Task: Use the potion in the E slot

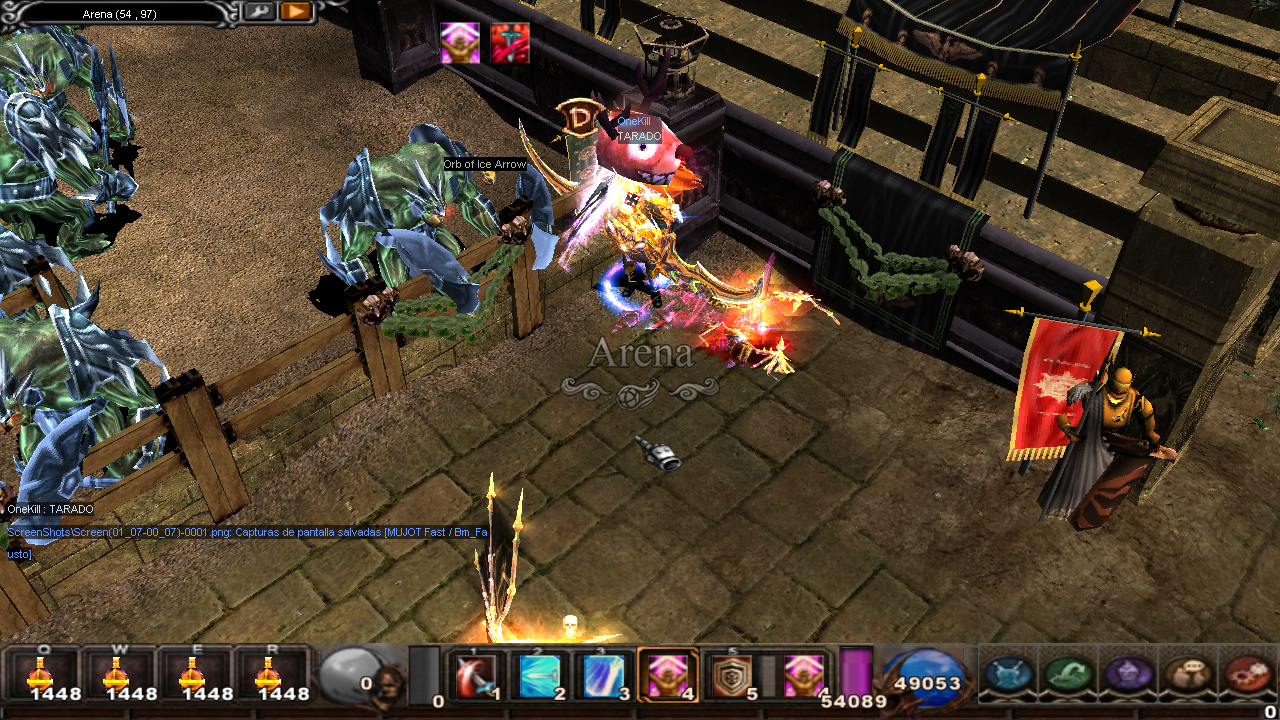Action: pos(192,674)
